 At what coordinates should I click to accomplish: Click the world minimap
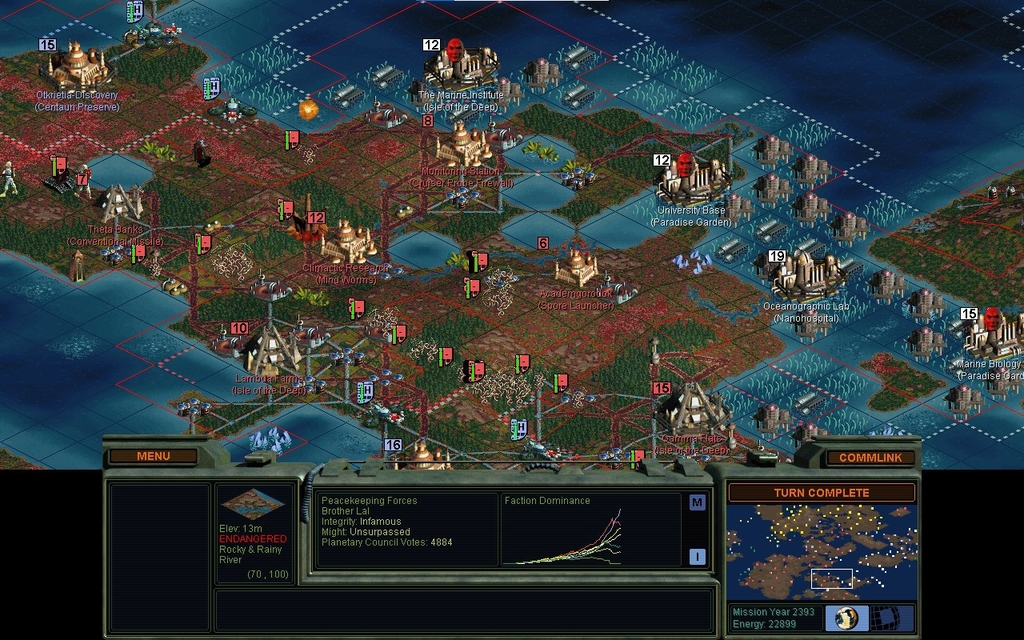(x=820, y=551)
